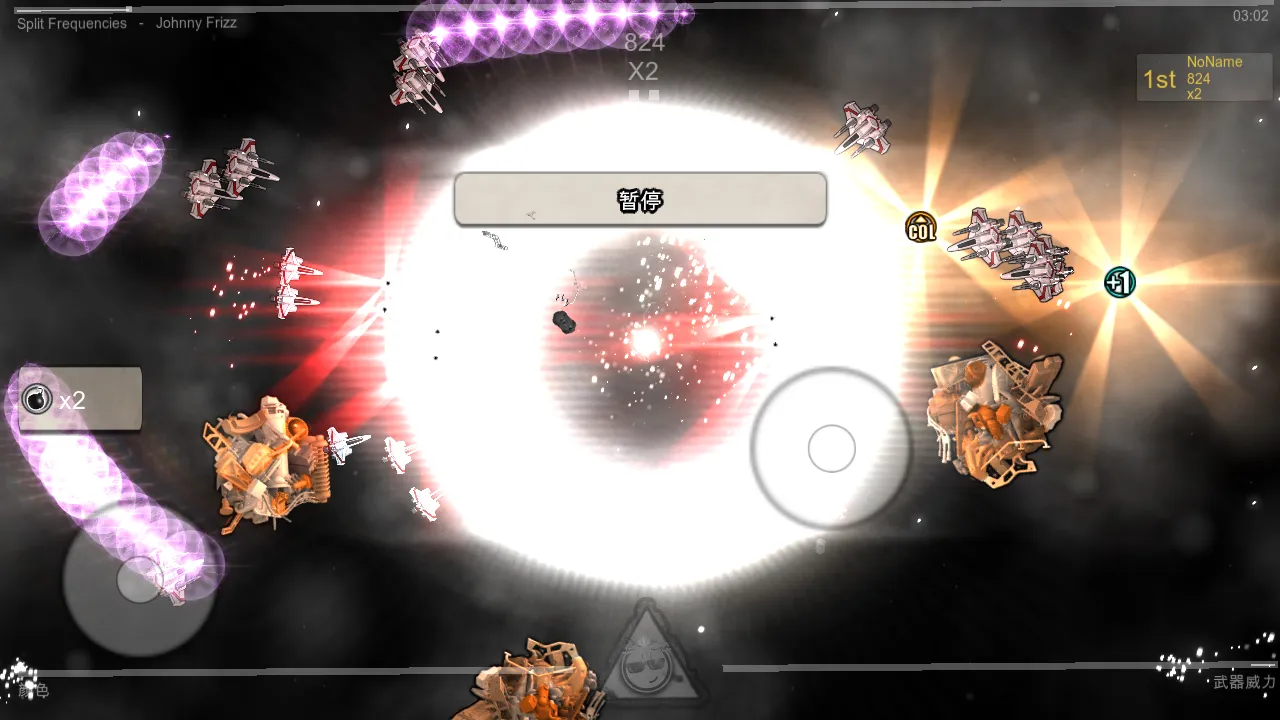Select the 1st place NoName leaderboard entry

[x=1204, y=78]
